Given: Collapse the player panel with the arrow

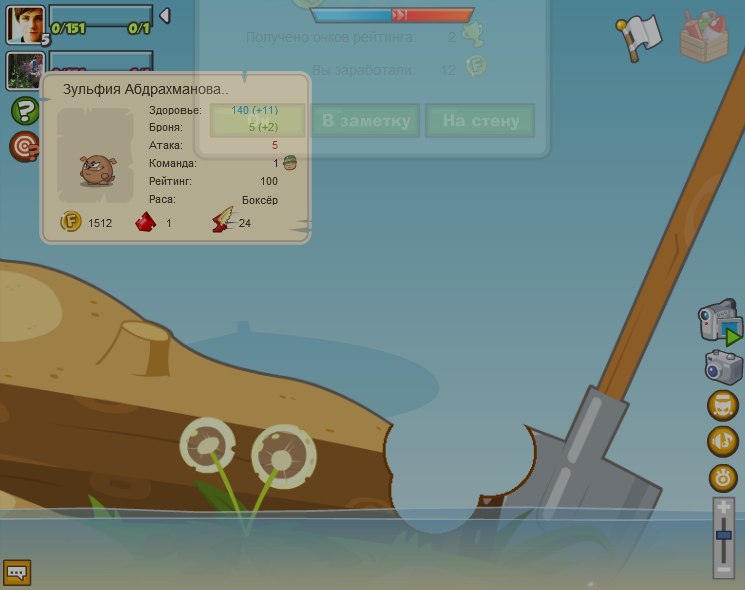Looking at the screenshot, I should tap(165, 16).
